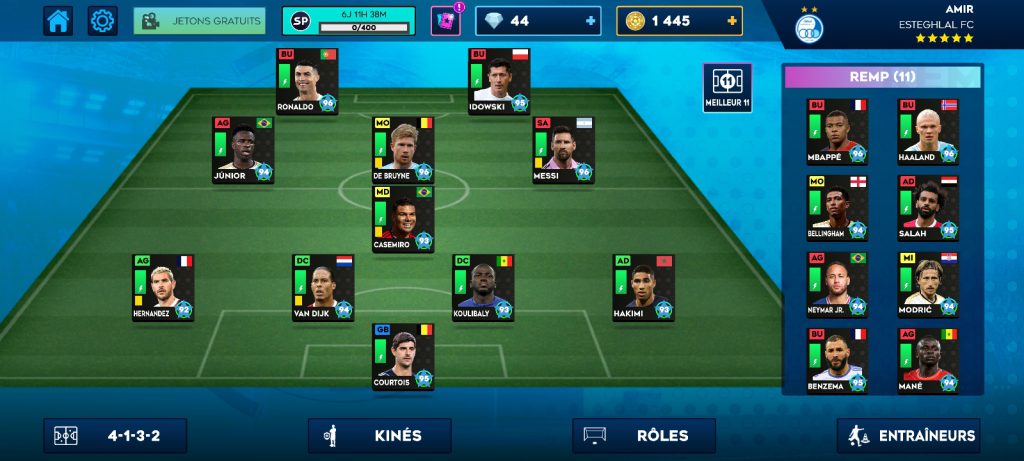Select the Ronaldo player card
This screenshot has width=1024, height=461.
[307, 81]
